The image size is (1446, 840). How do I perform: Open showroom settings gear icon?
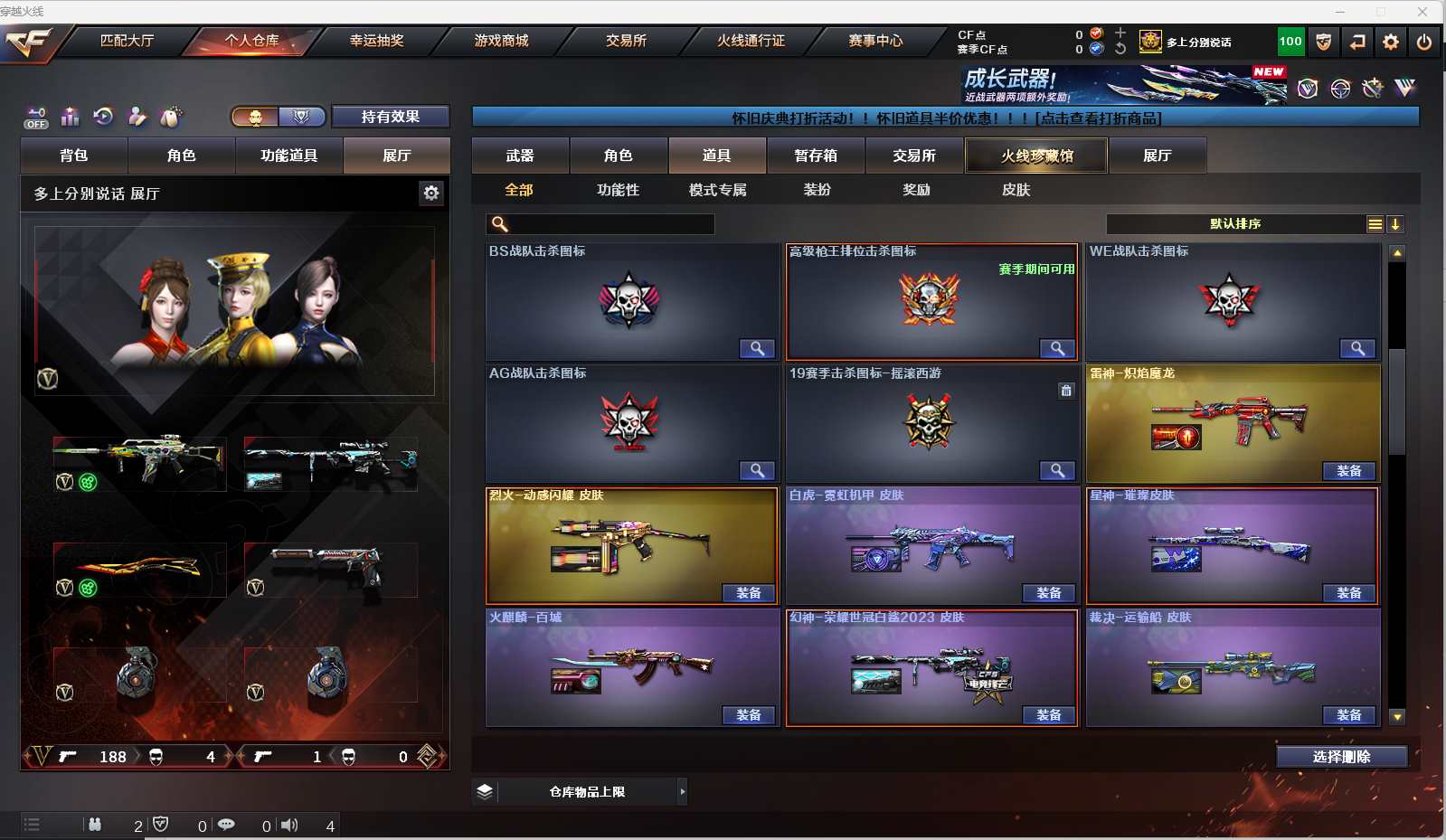(431, 193)
